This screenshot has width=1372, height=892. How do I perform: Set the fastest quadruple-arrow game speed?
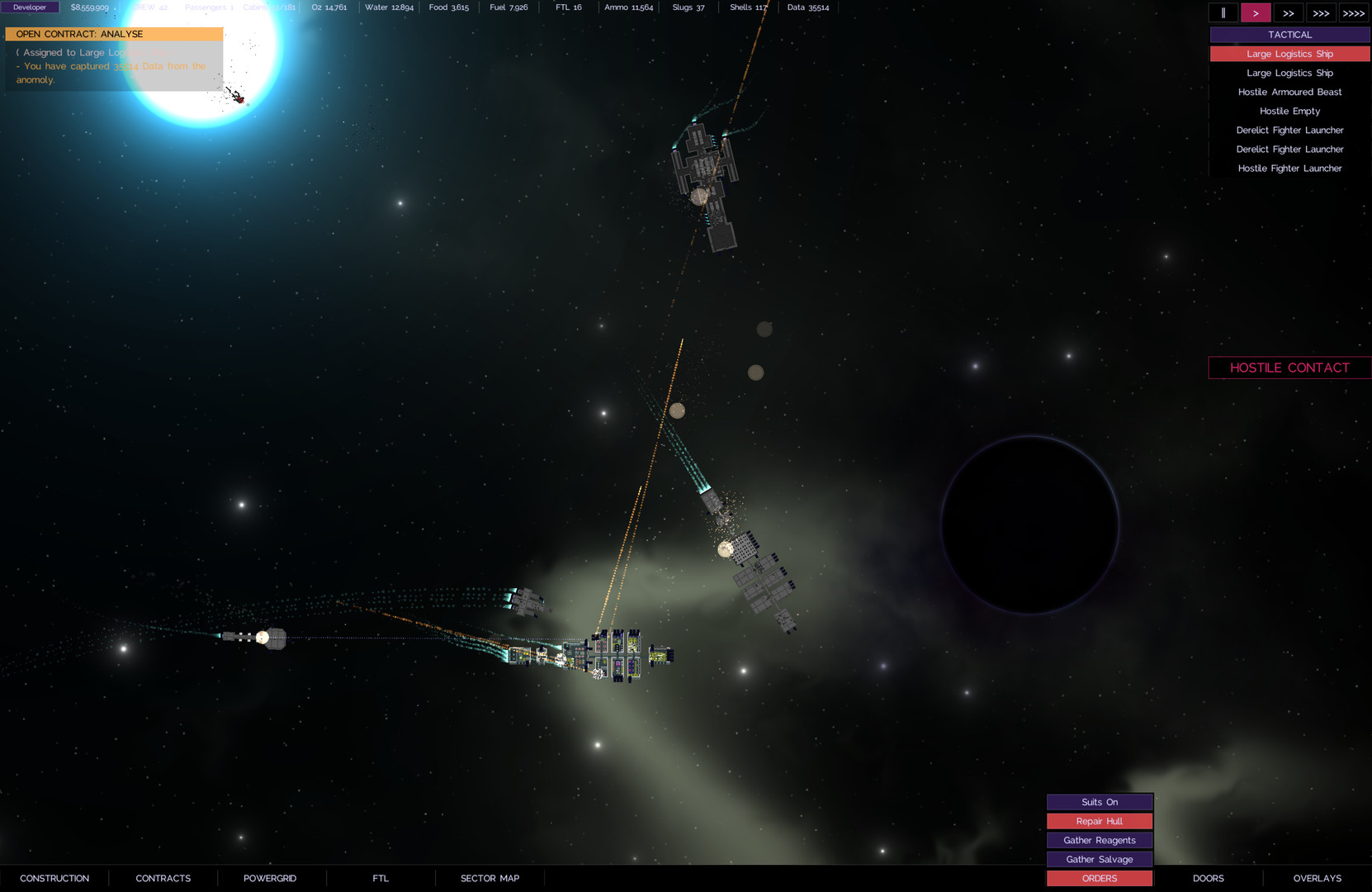[x=1354, y=12]
